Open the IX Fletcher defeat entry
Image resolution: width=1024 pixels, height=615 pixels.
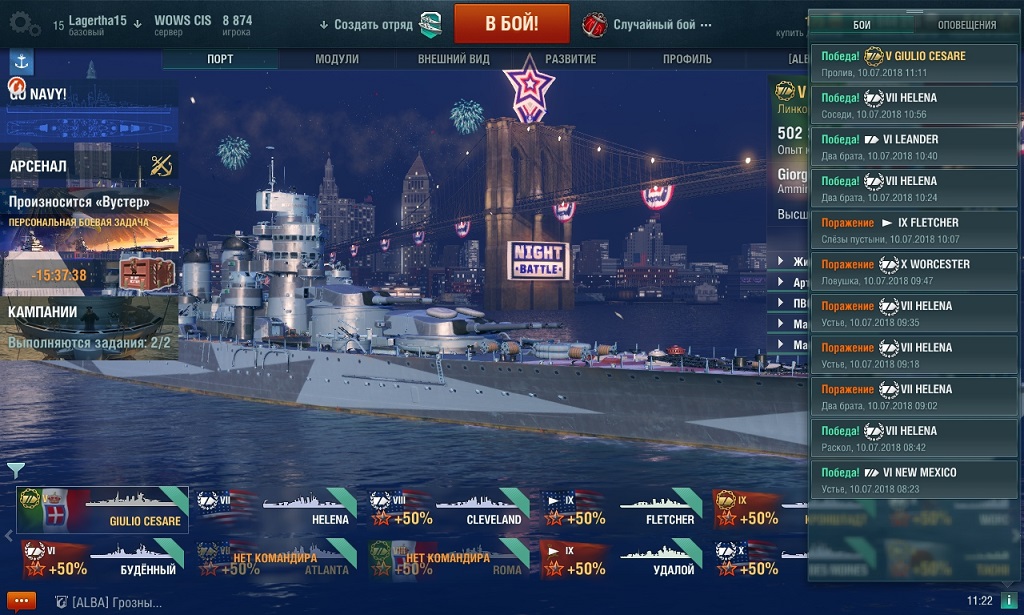[x=915, y=230]
